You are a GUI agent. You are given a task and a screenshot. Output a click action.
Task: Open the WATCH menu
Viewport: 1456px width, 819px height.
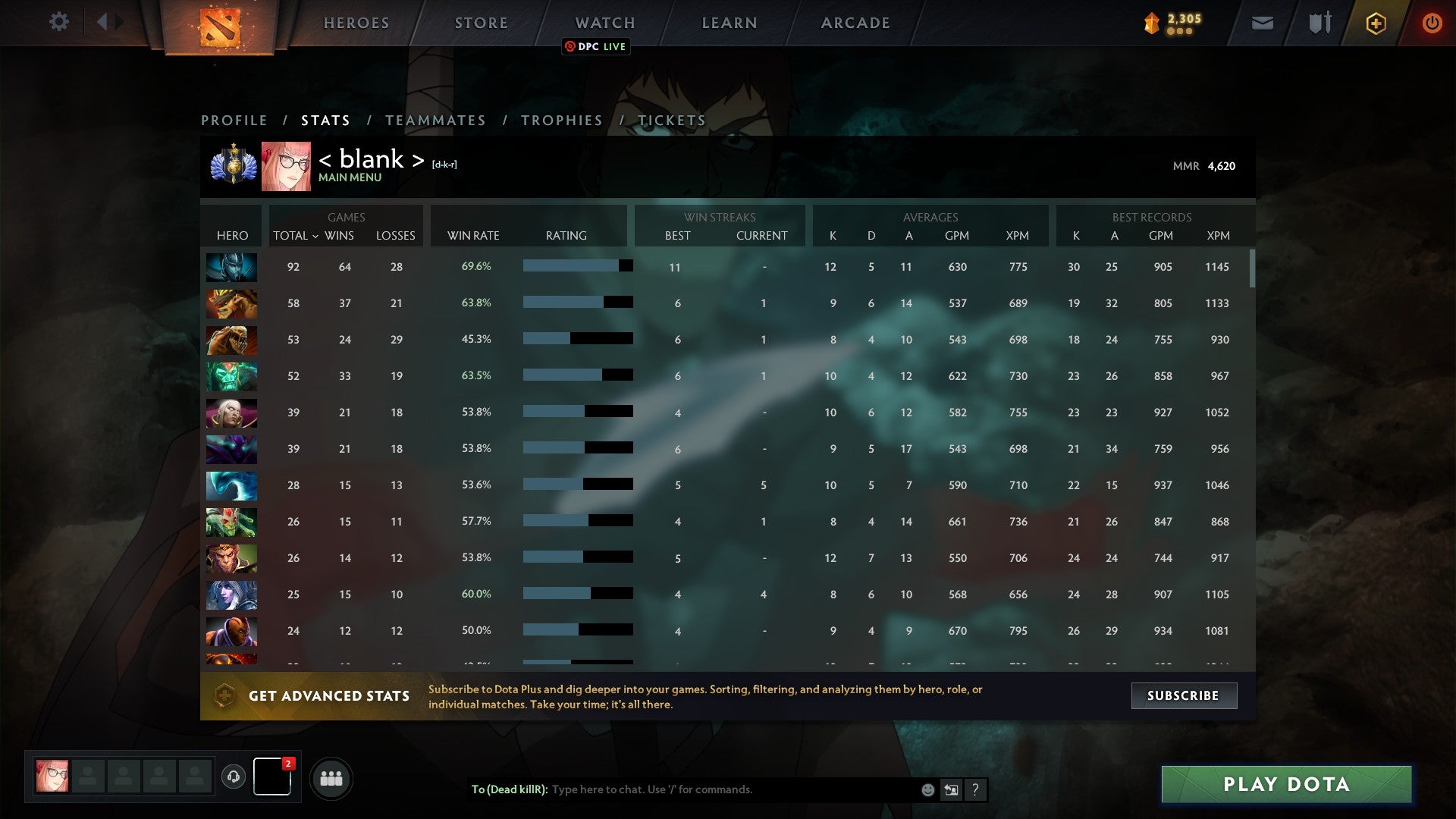pyautogui.click(x=604, y=23)
